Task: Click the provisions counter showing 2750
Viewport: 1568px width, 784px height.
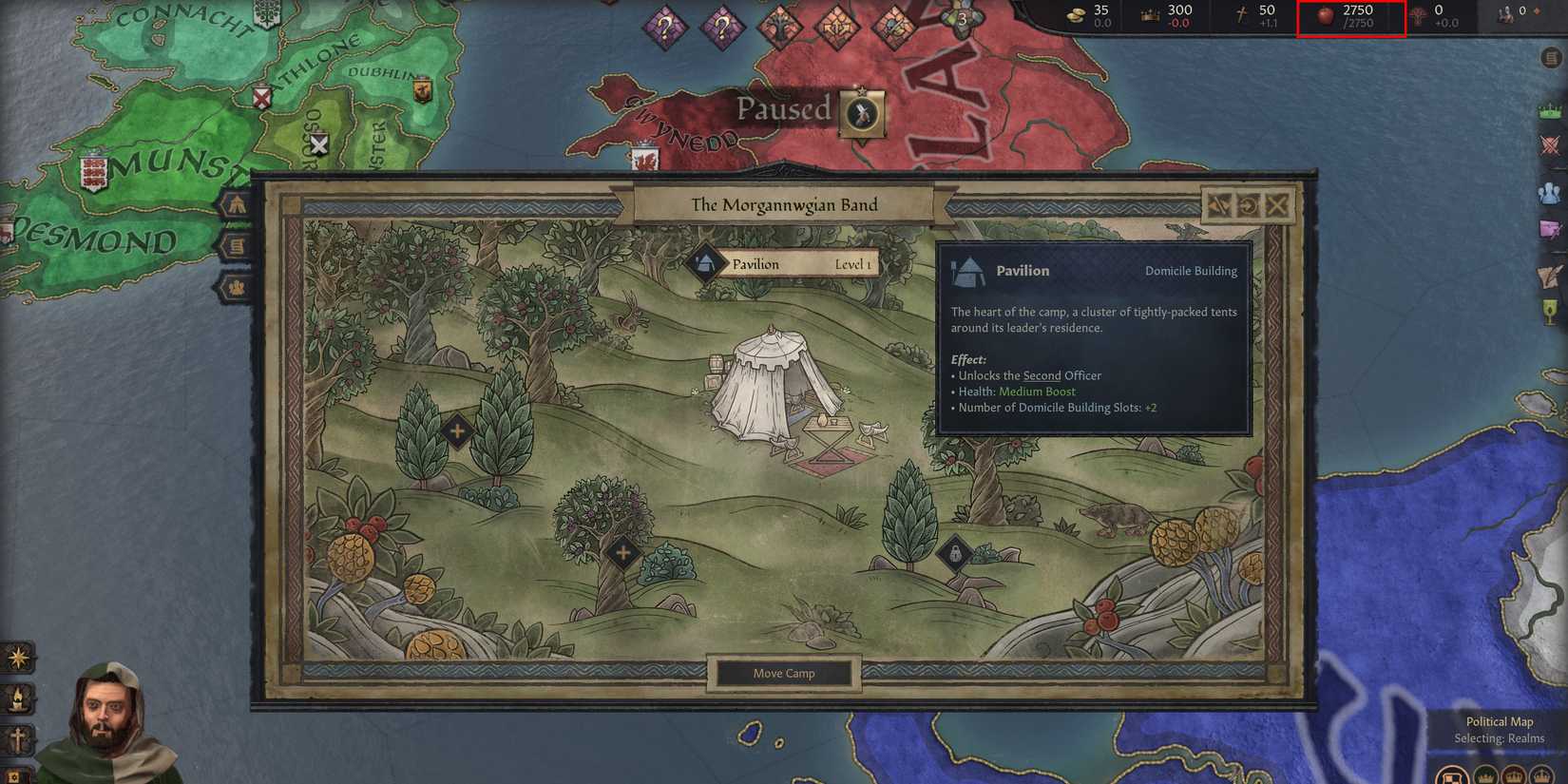Action: coord(1350,16)
